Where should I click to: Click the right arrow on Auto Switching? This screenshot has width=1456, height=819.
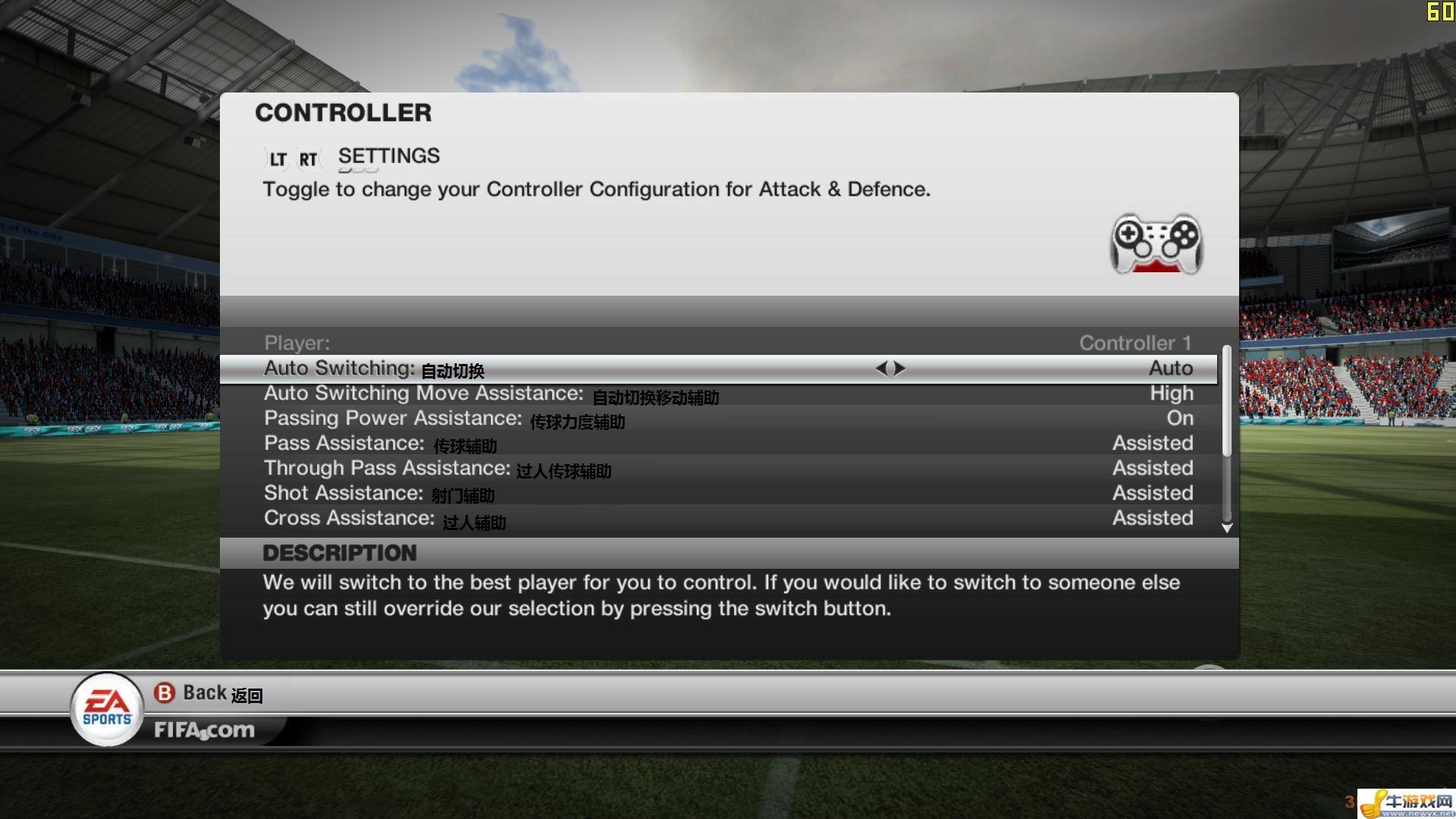tap(900, 369)
